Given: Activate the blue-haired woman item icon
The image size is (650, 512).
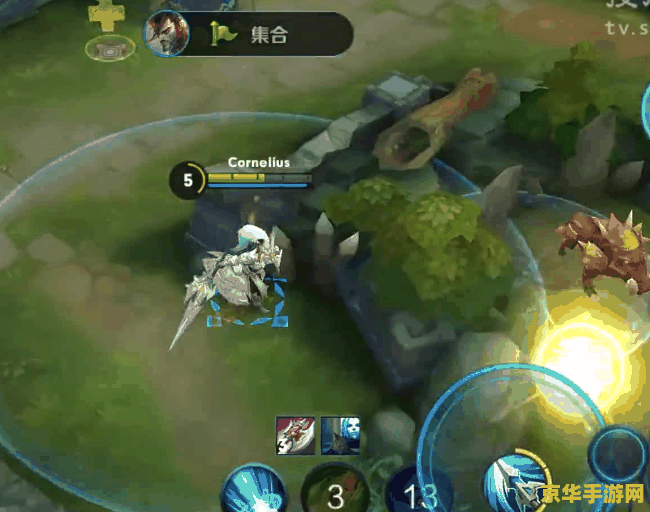Looking at the screenshot, I should (340, 436).
